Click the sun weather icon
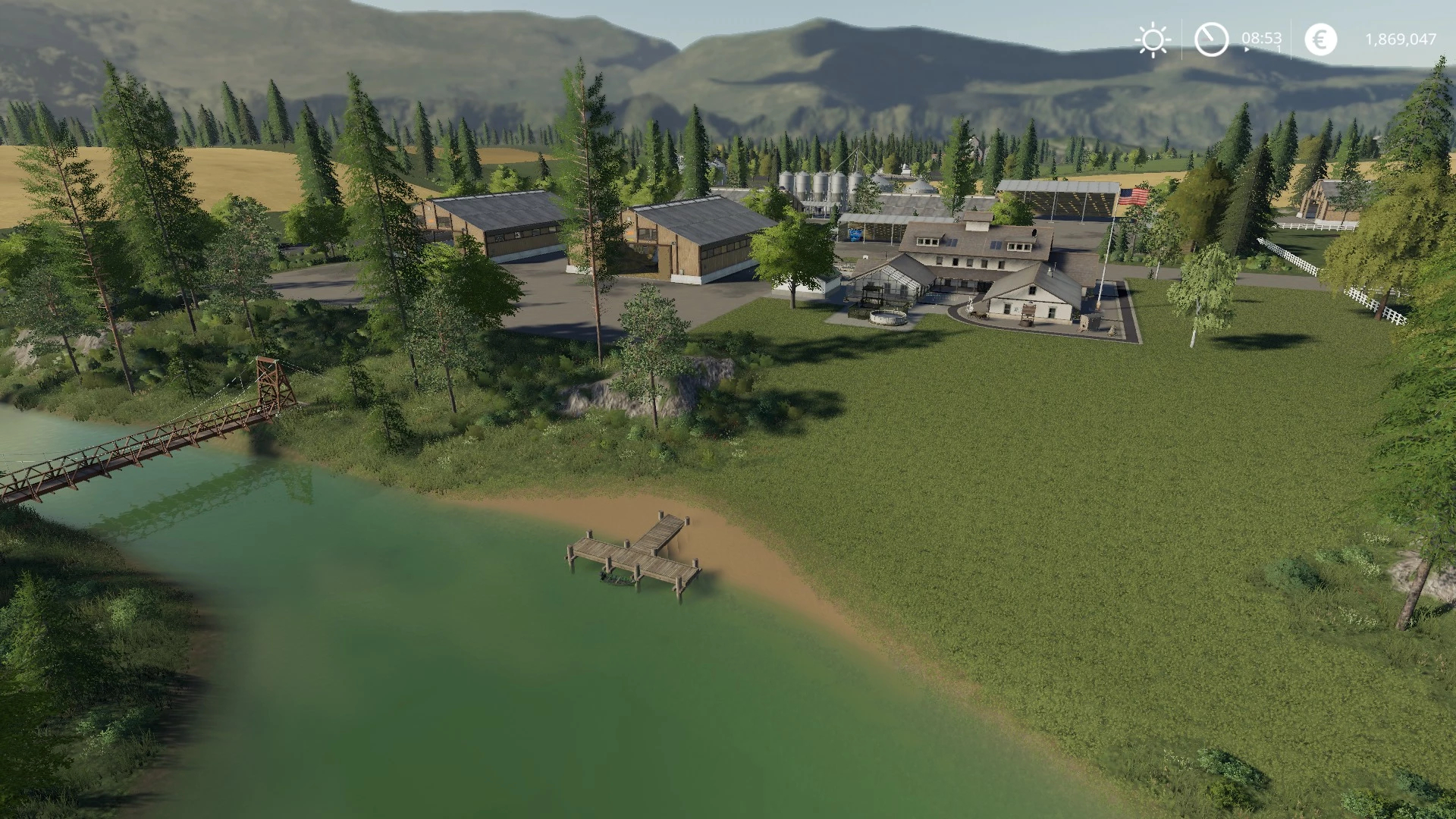The height and width of the screenshot is (819, 1456). coord(1153,39)
